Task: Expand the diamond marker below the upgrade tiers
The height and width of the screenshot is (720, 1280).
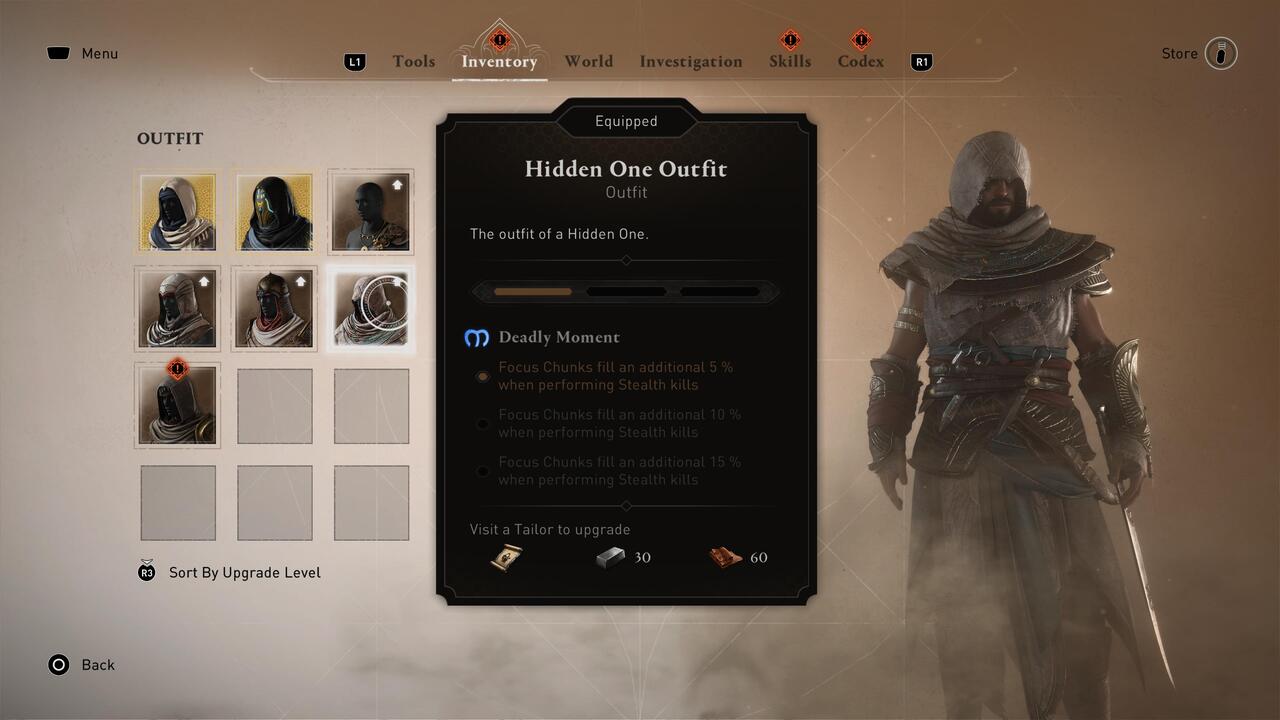Action: 626,506
